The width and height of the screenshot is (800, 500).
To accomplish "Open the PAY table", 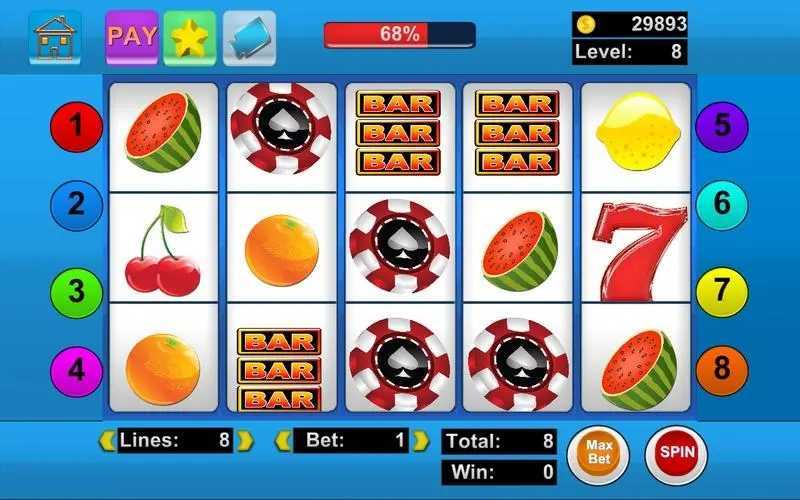I will (x=131, y=37).
